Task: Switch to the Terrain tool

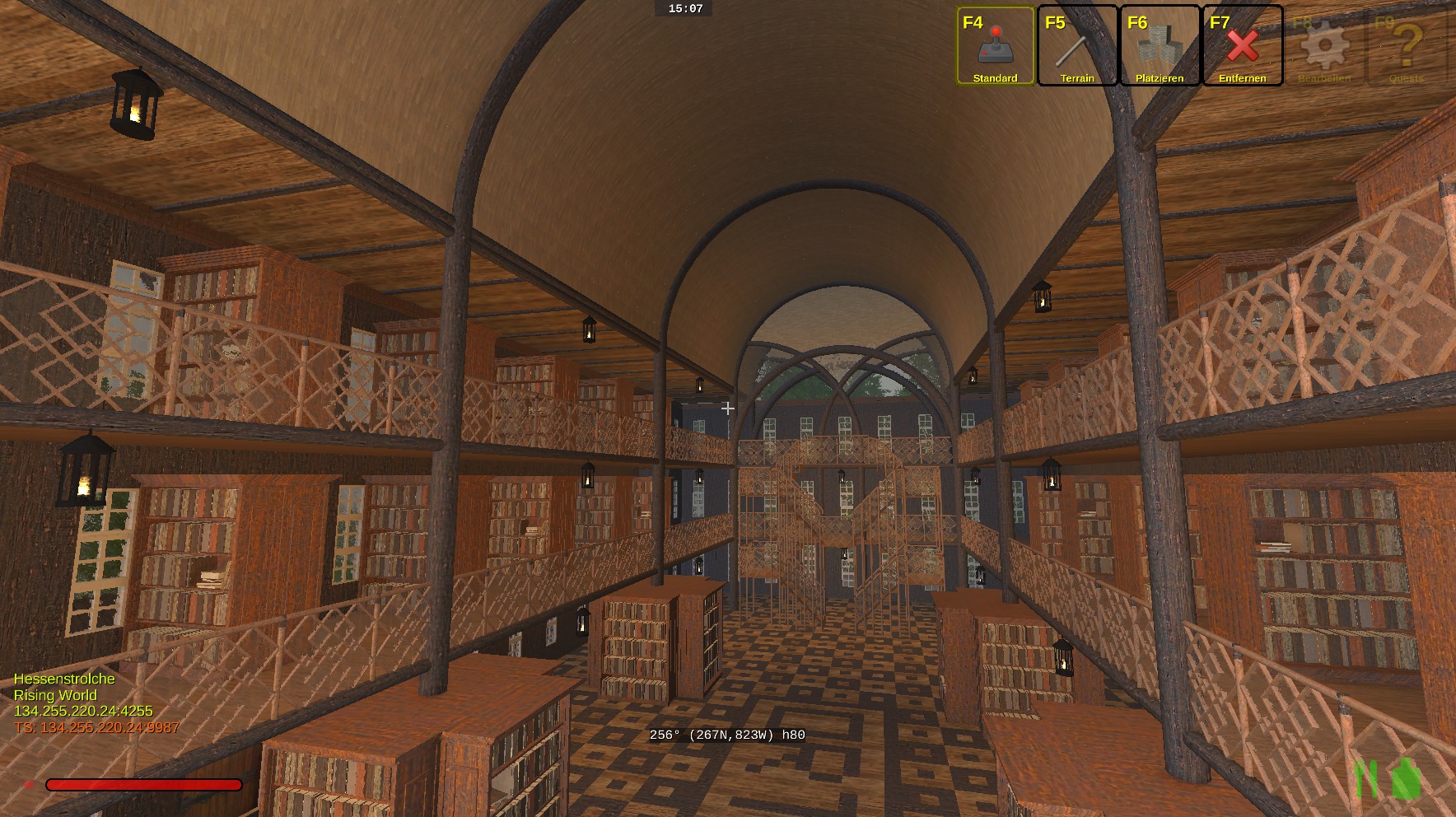Action: 1077,46
